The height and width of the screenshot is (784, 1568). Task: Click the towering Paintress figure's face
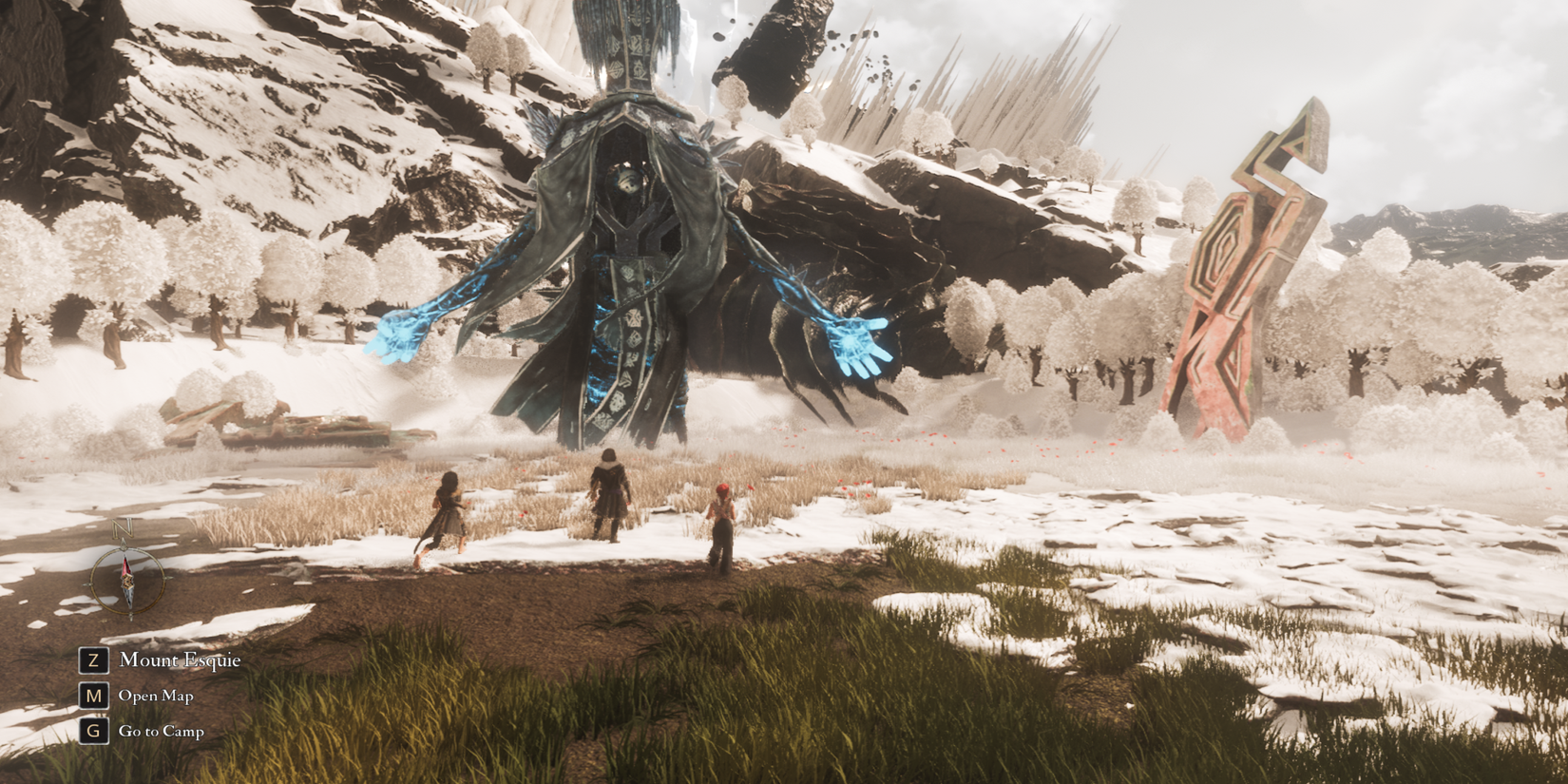(627, 181)
